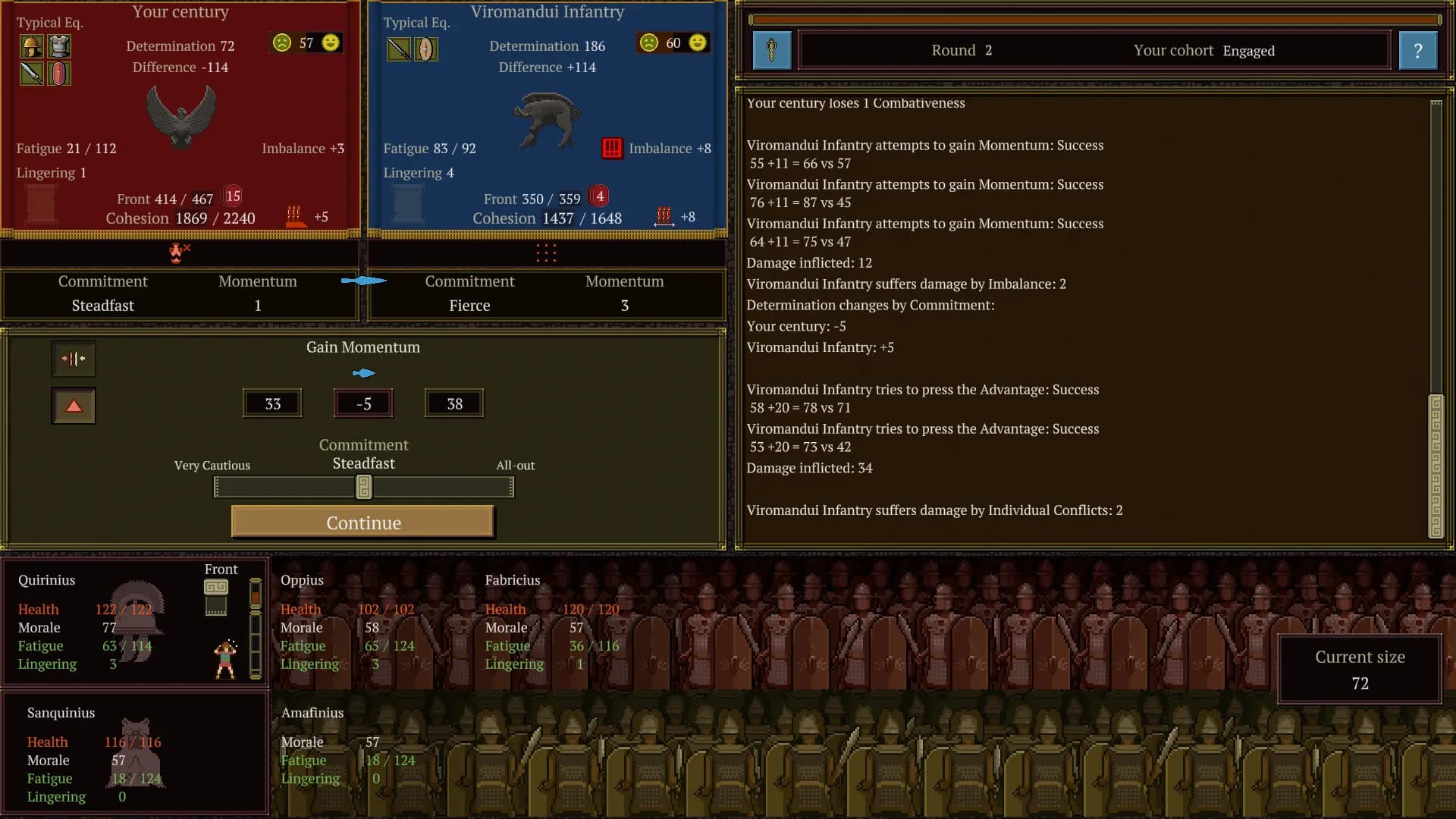Click your century's helmet equipment icon
This screenshot has width=1456, height=819.
[31, 47]
